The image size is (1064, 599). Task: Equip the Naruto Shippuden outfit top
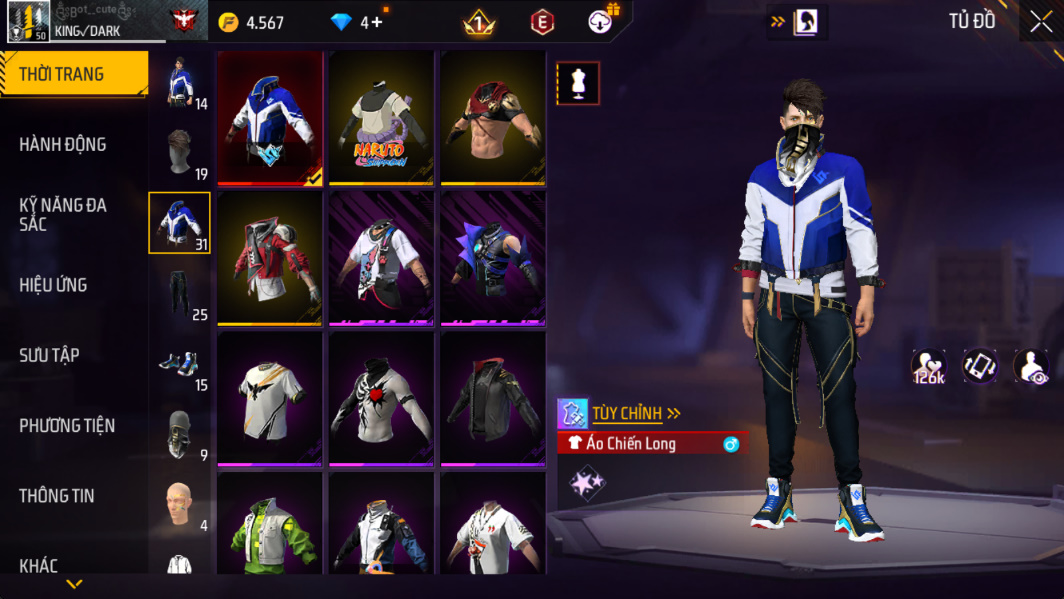[382, 118]
